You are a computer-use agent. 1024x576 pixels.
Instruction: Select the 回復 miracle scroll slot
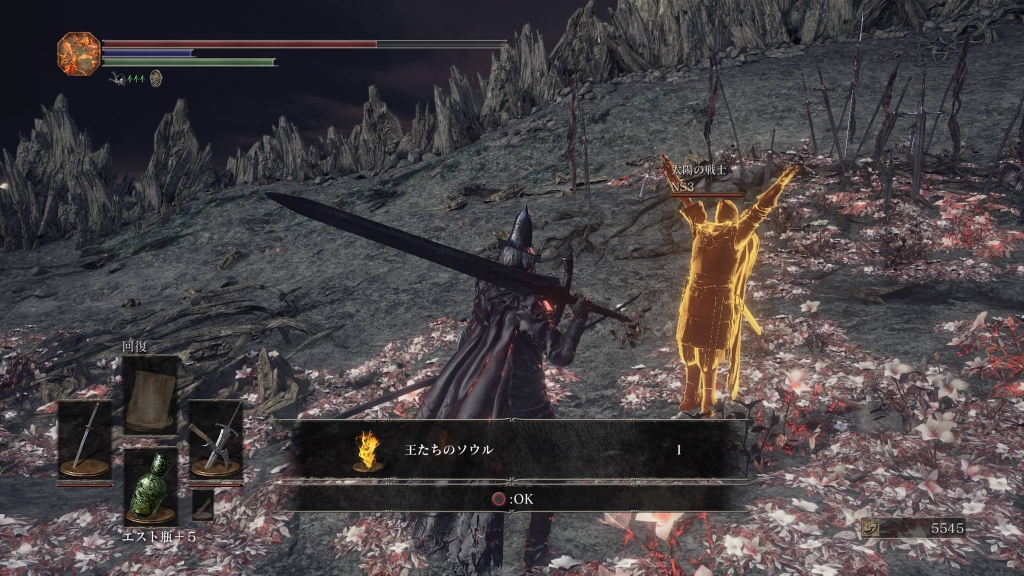point(150,394)
